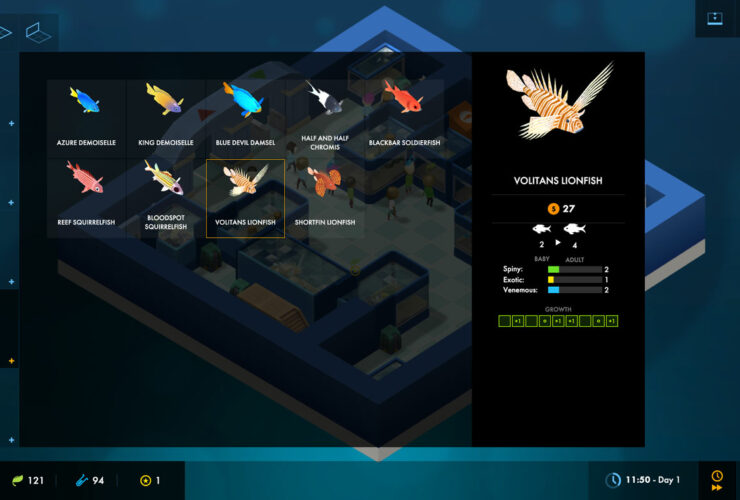This screenshot has height=500, width=740.
Task: Open the top-right tank menu icon
Action: pyautogui.click(x=715, y=18)
